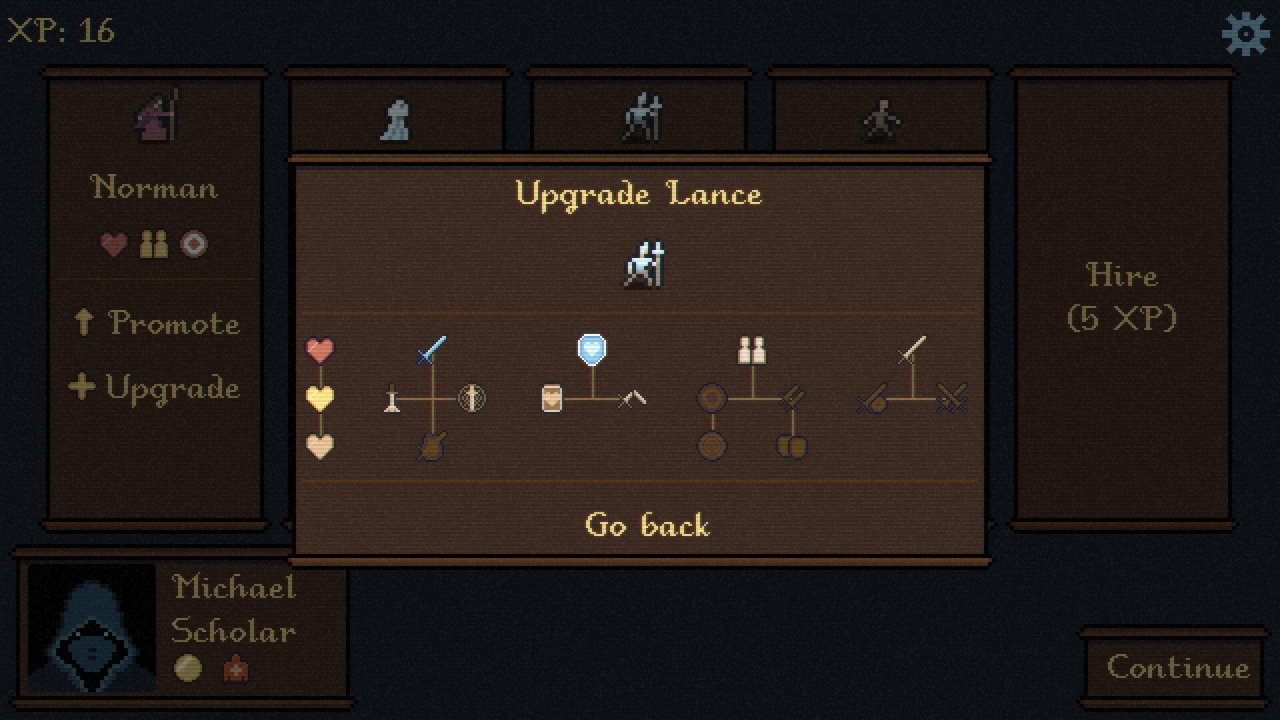
Task: Select the hooded mage unit card
Action: tap(156, 117)
